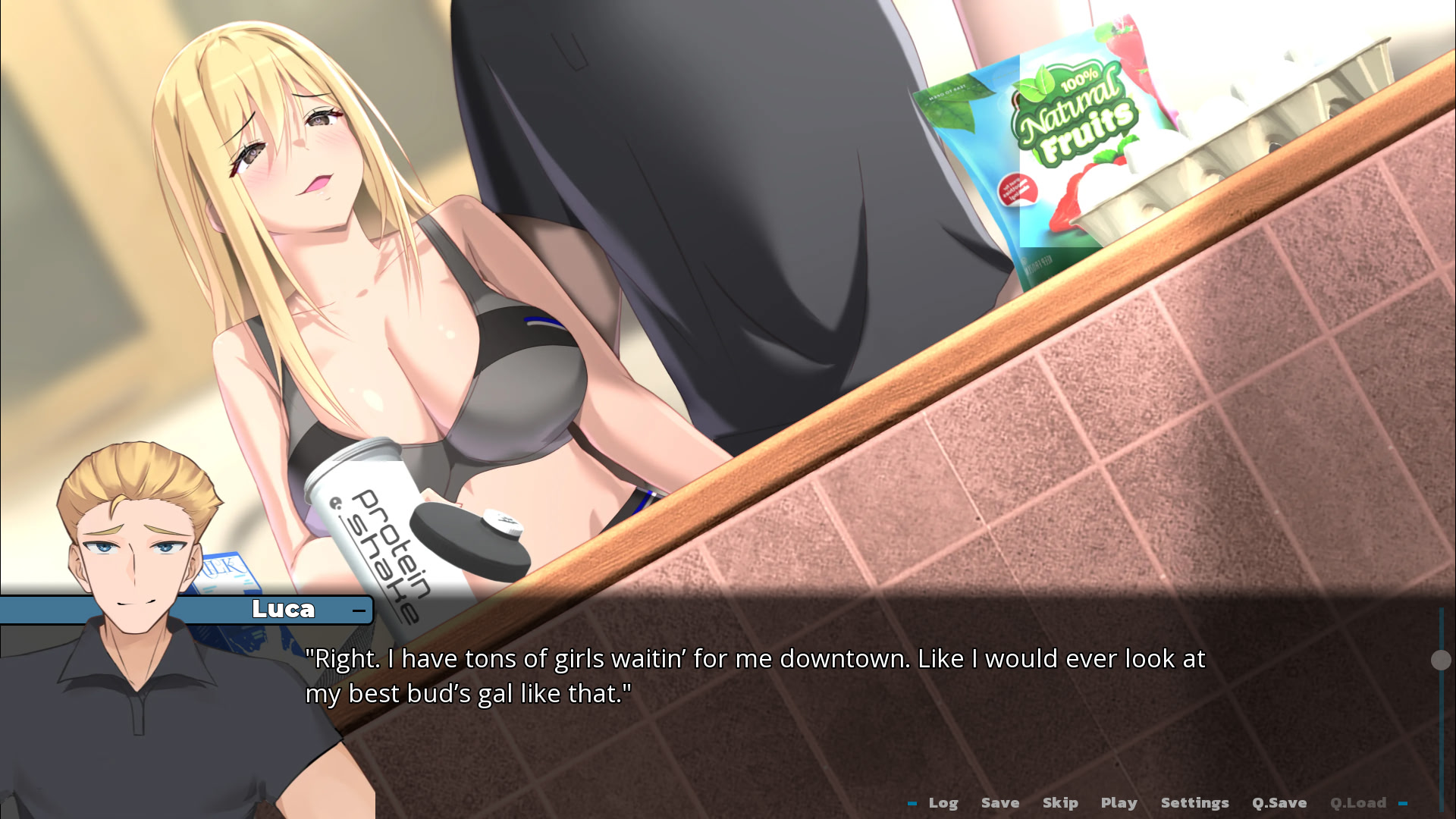The image size is (1456, 819).
Task: Click the minus button on Luca's name plate
Action: coord(359,610)
